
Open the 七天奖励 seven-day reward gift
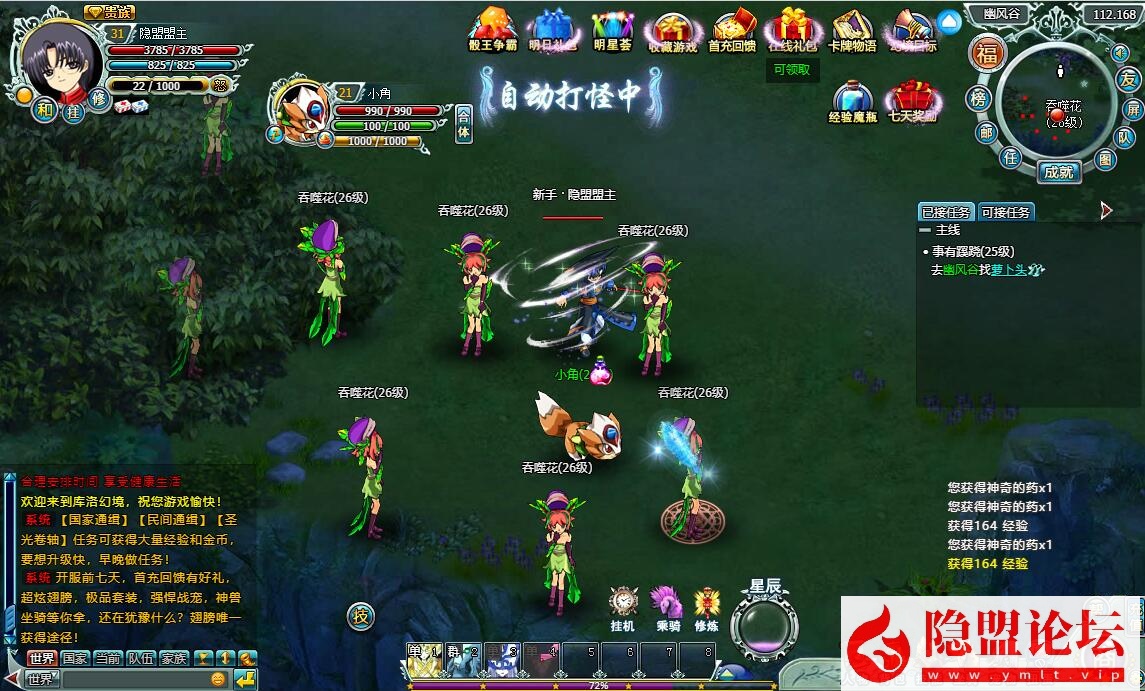tap(911, 98)
